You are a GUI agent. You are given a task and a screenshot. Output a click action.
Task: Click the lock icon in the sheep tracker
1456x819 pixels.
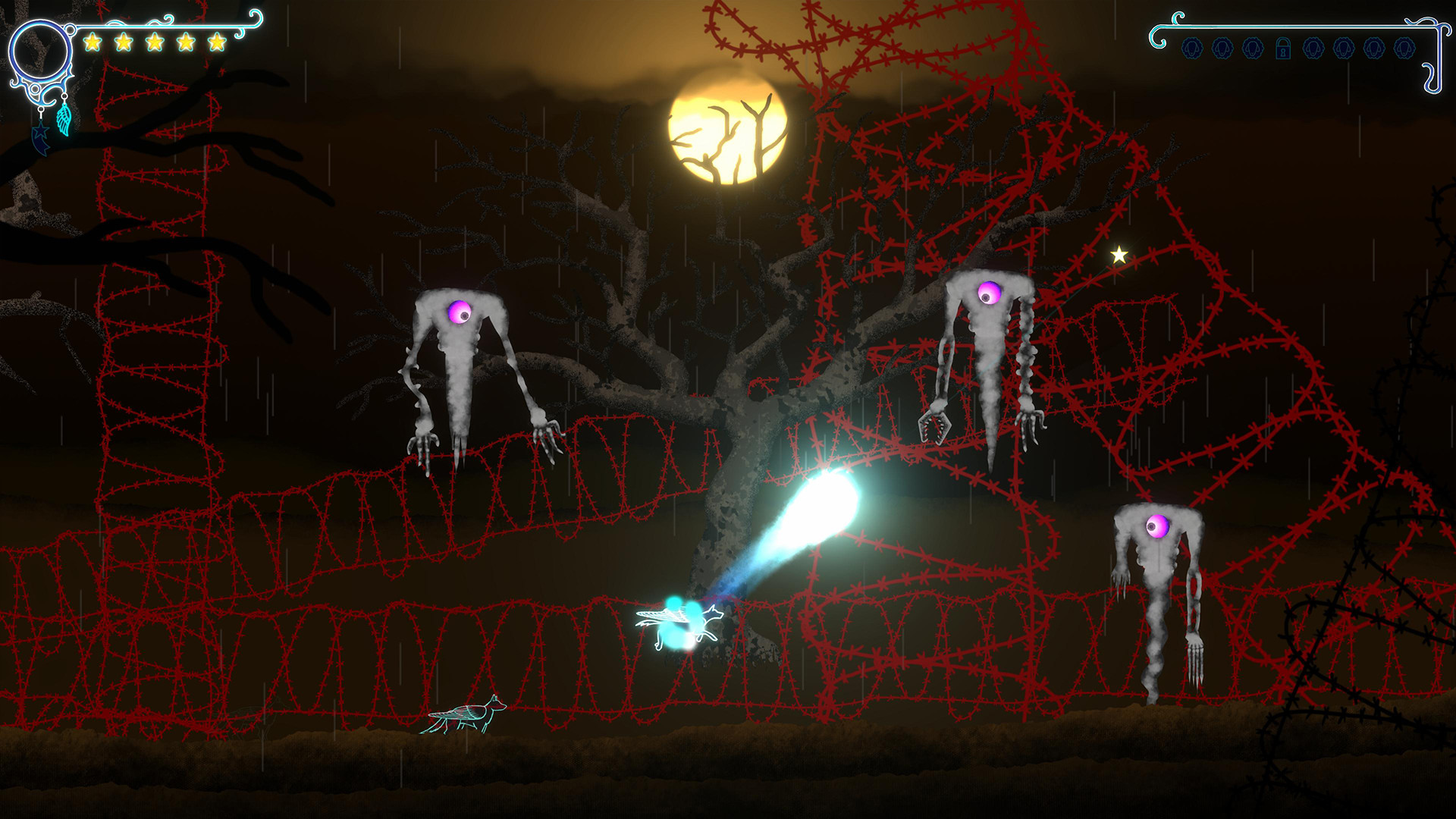(x=1283, y=48)
